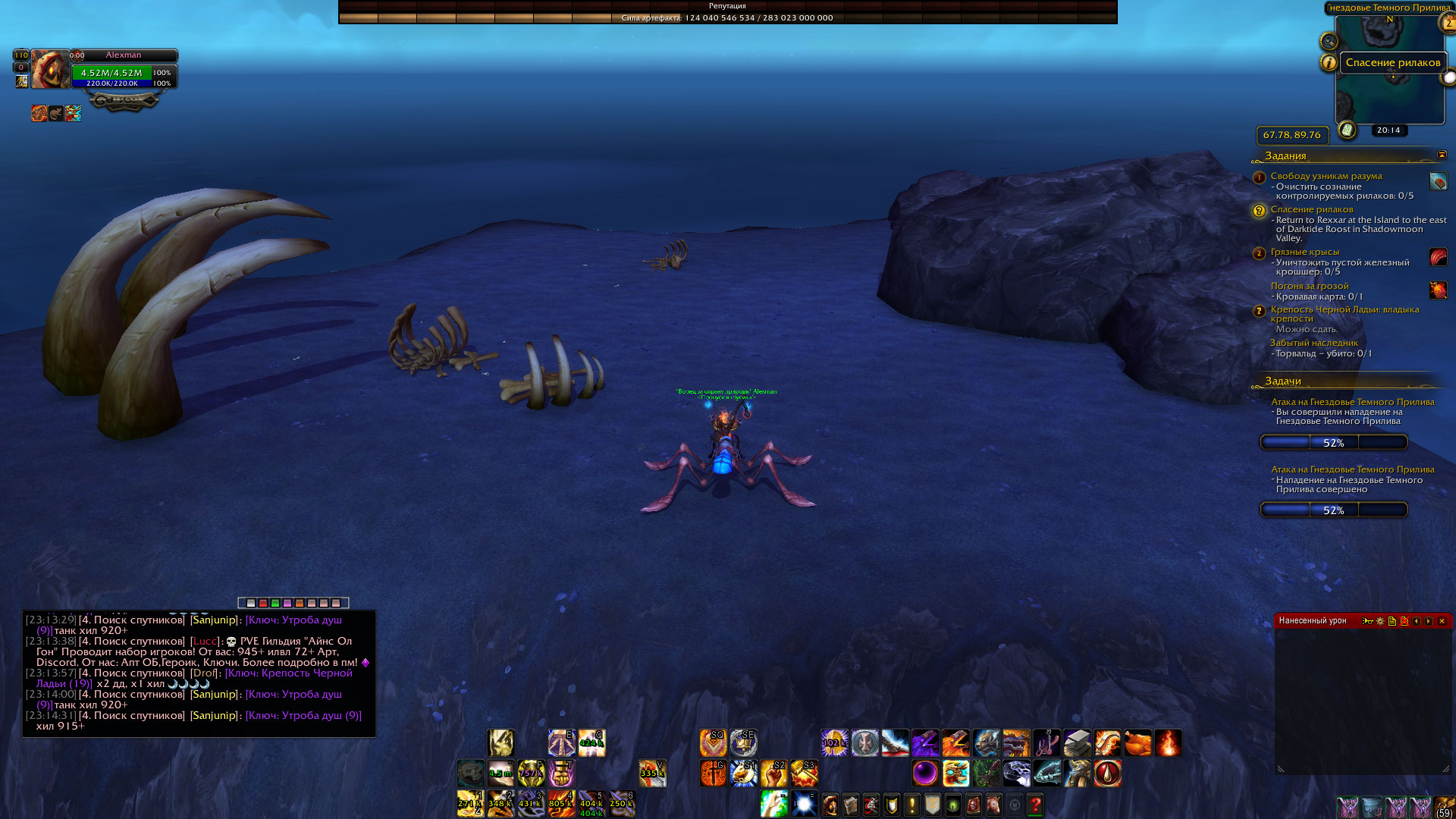This screenshot has width=1456, height=819.
Task: Open the 'Ключ: Крепость Черной Ладьи' chat link
Action: (x=288, y=673)
